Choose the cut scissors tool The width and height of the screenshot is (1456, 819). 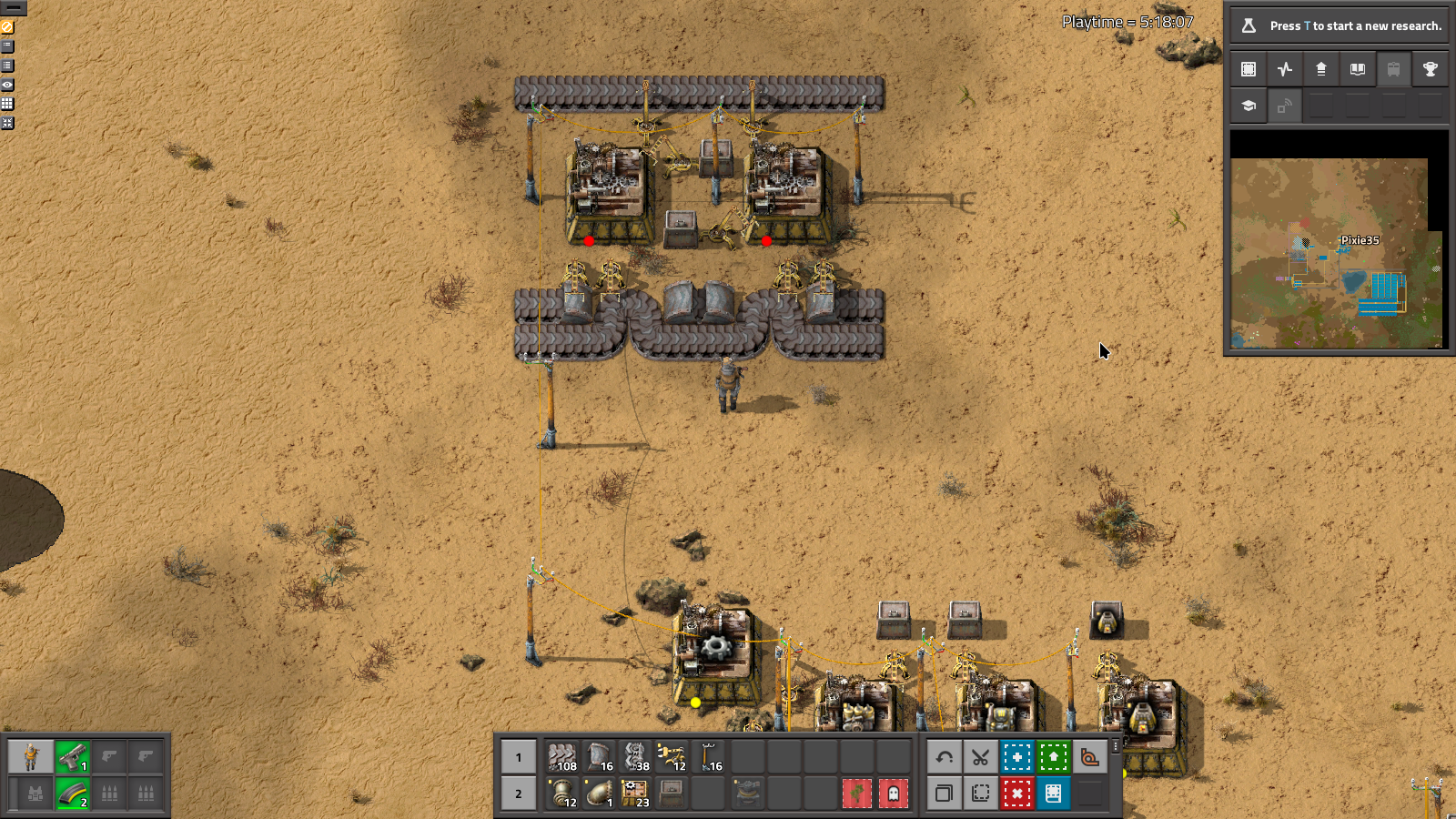pos(980,757)
